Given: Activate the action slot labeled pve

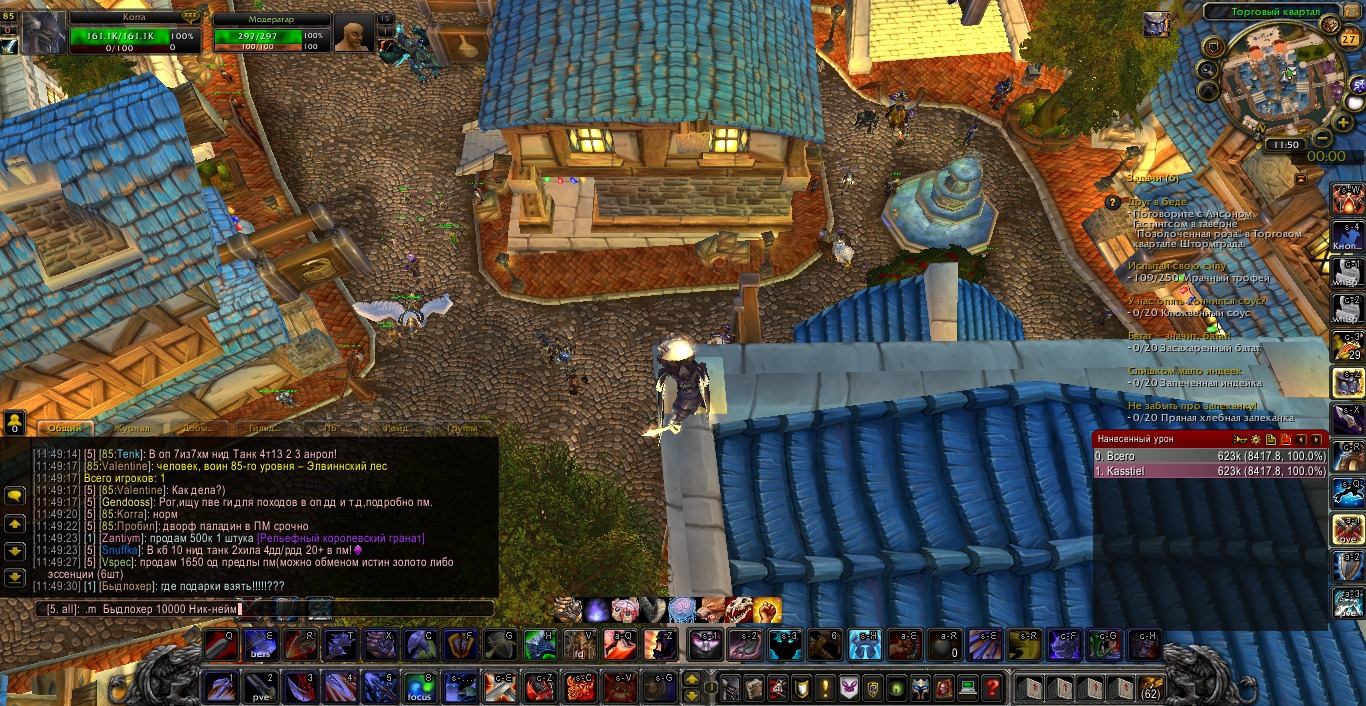Looking at the screenshot, I should tap(260, 688).
